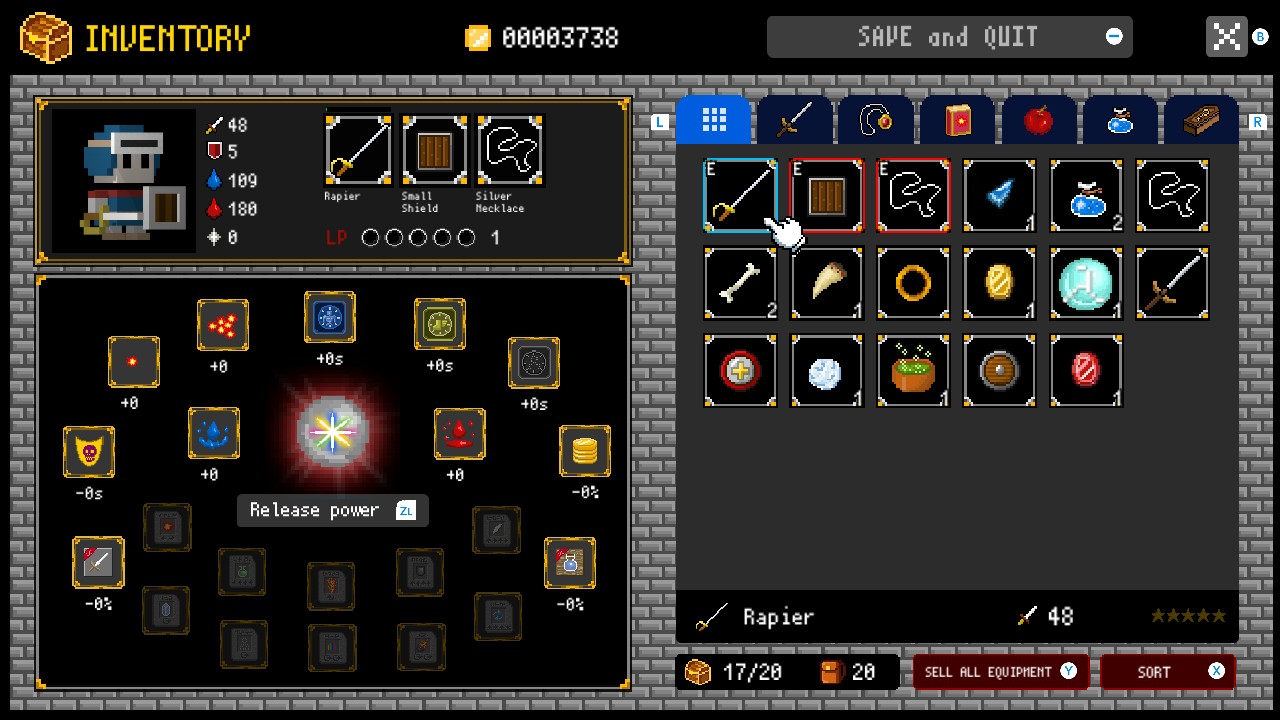
Task: Switch to the grimoire book tab
Action: (957, 119)
